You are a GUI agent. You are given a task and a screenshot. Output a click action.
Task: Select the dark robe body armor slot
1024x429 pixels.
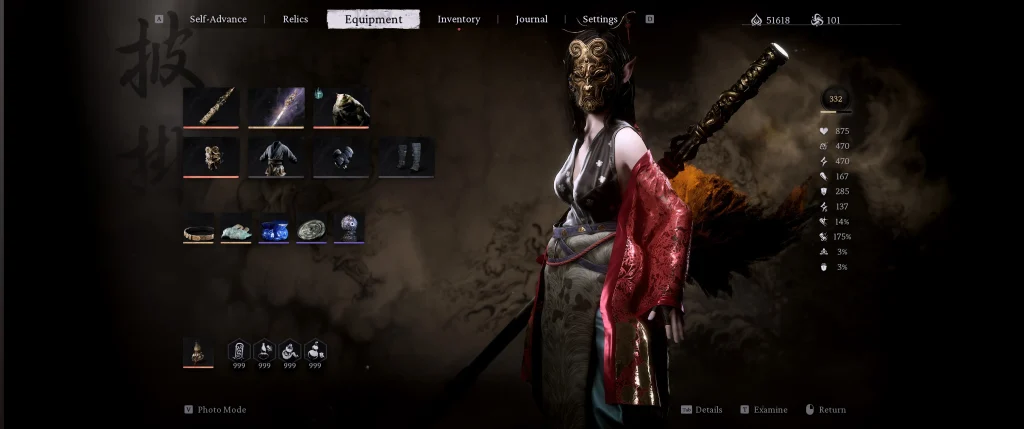click(x=276, y=157)
